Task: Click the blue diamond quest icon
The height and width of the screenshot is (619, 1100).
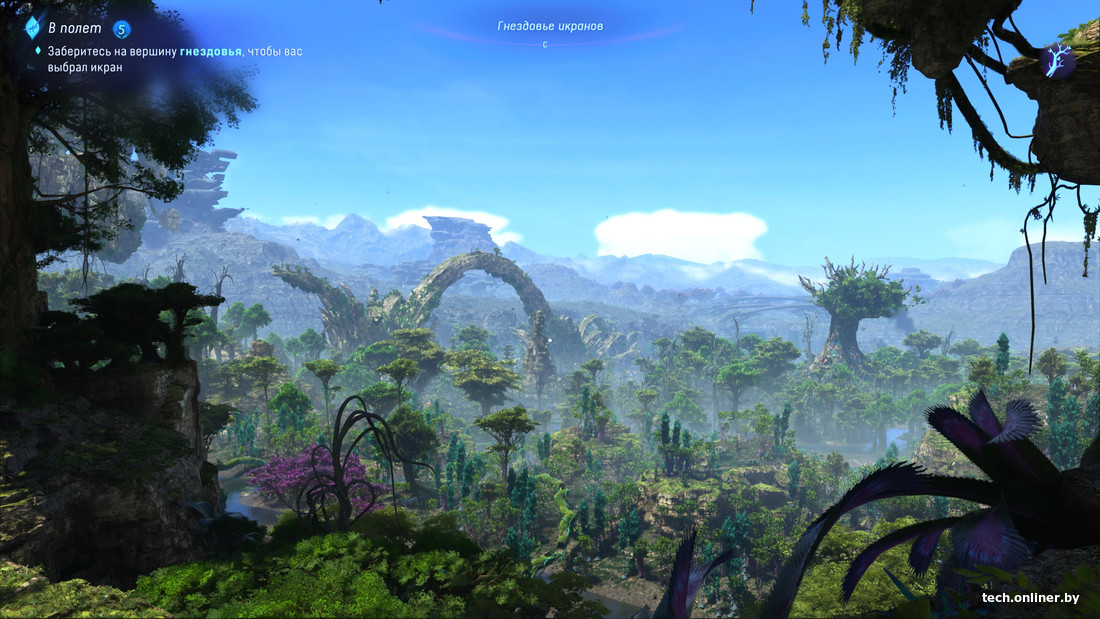Action: [x=32, y=27]
